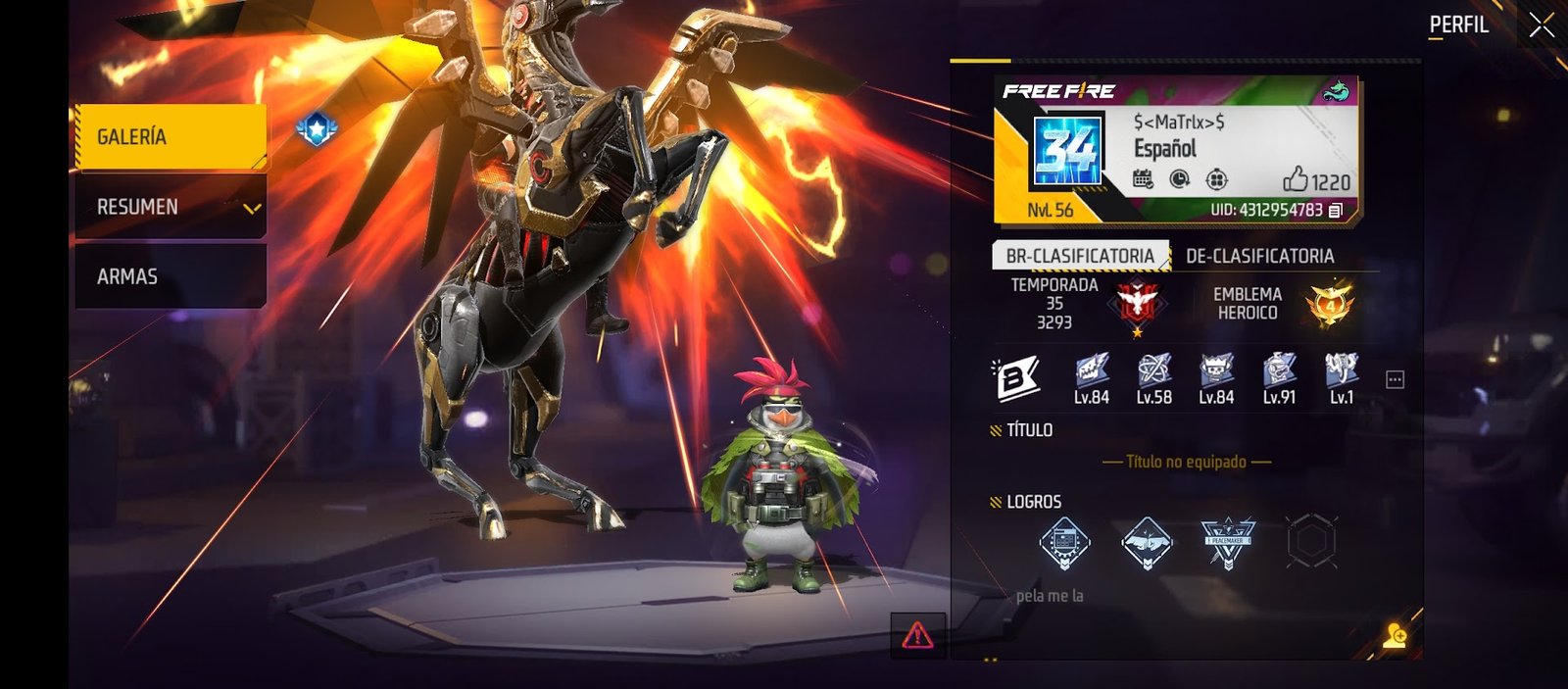This screenshot has width=1568, height=689.
Task: Choose the Lv.91 pass badge
Action: pyautogui.click(x=1279, y=378)
